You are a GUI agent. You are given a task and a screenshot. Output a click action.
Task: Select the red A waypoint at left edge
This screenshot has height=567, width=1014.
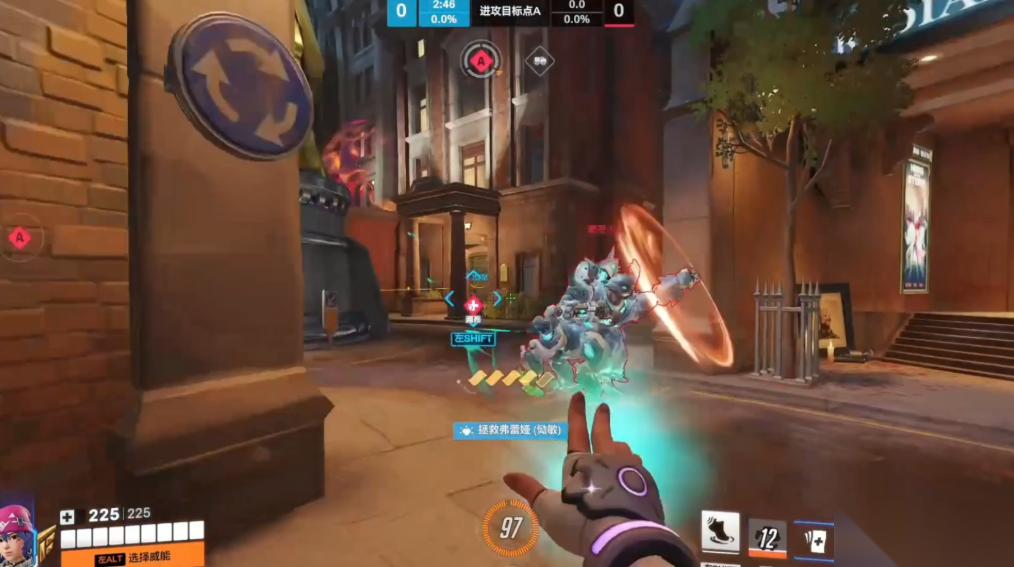pyautogui.click(x=18, y=238)
